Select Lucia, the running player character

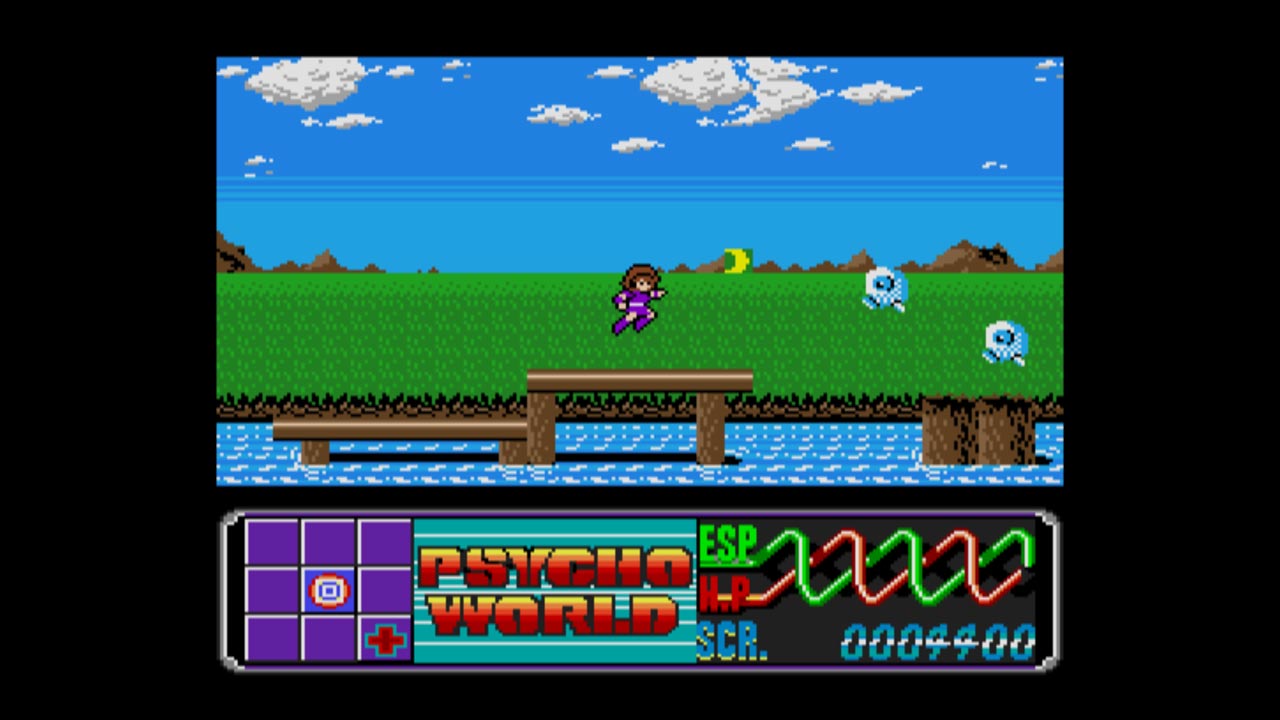[637, 298]
